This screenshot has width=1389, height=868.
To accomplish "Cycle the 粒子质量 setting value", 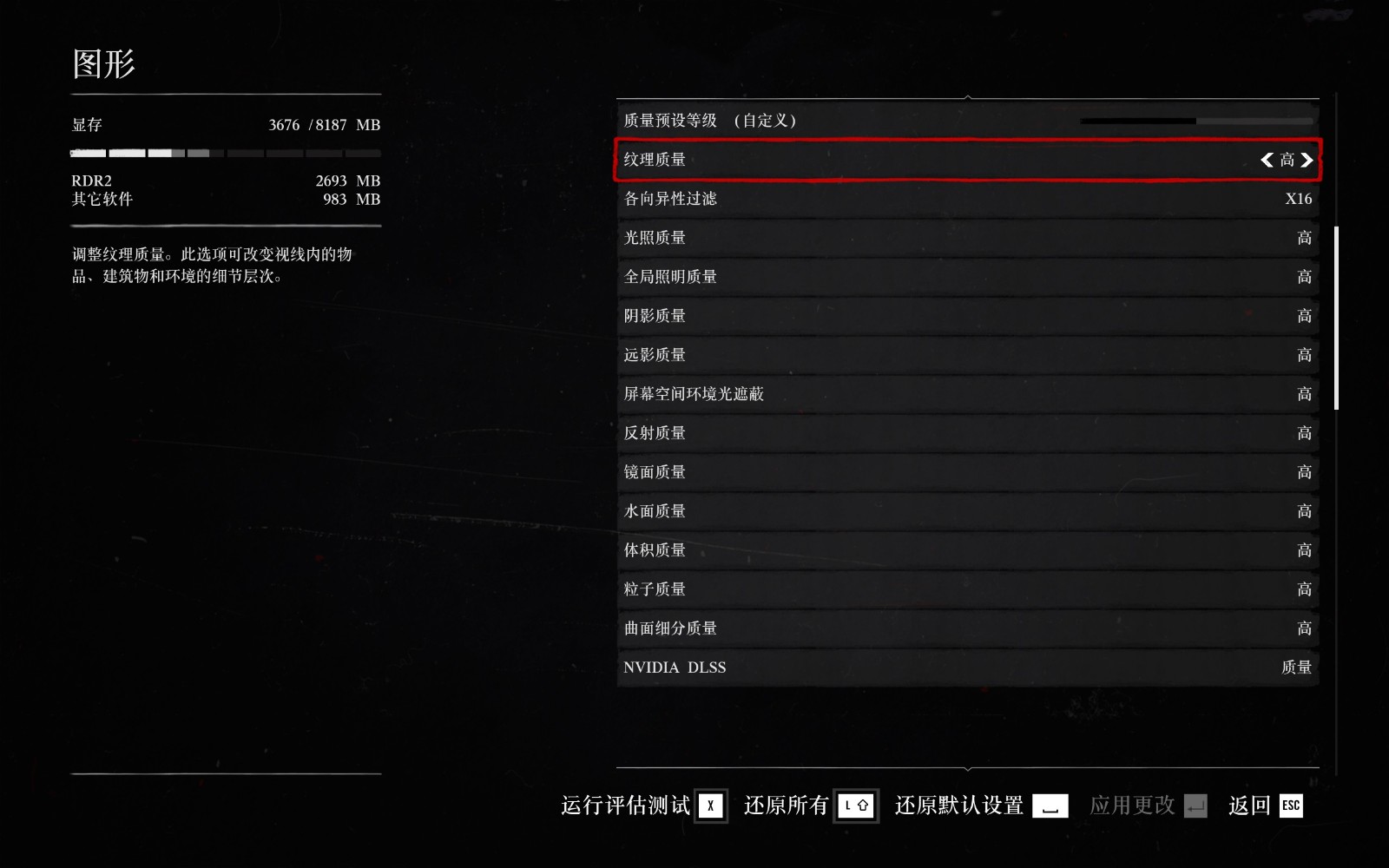I will point(966,589).
